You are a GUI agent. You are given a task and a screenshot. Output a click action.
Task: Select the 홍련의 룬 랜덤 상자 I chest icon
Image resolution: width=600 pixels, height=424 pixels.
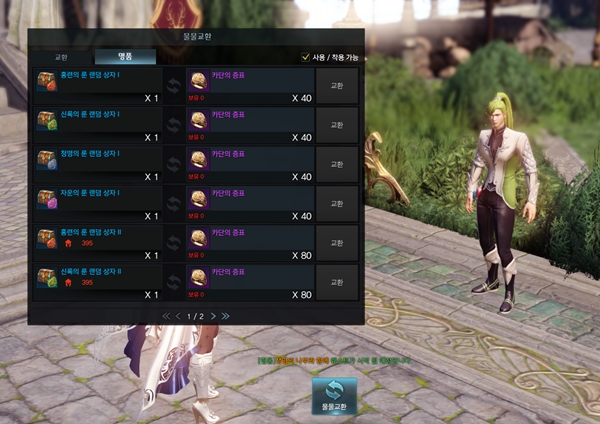pos(46,82)
